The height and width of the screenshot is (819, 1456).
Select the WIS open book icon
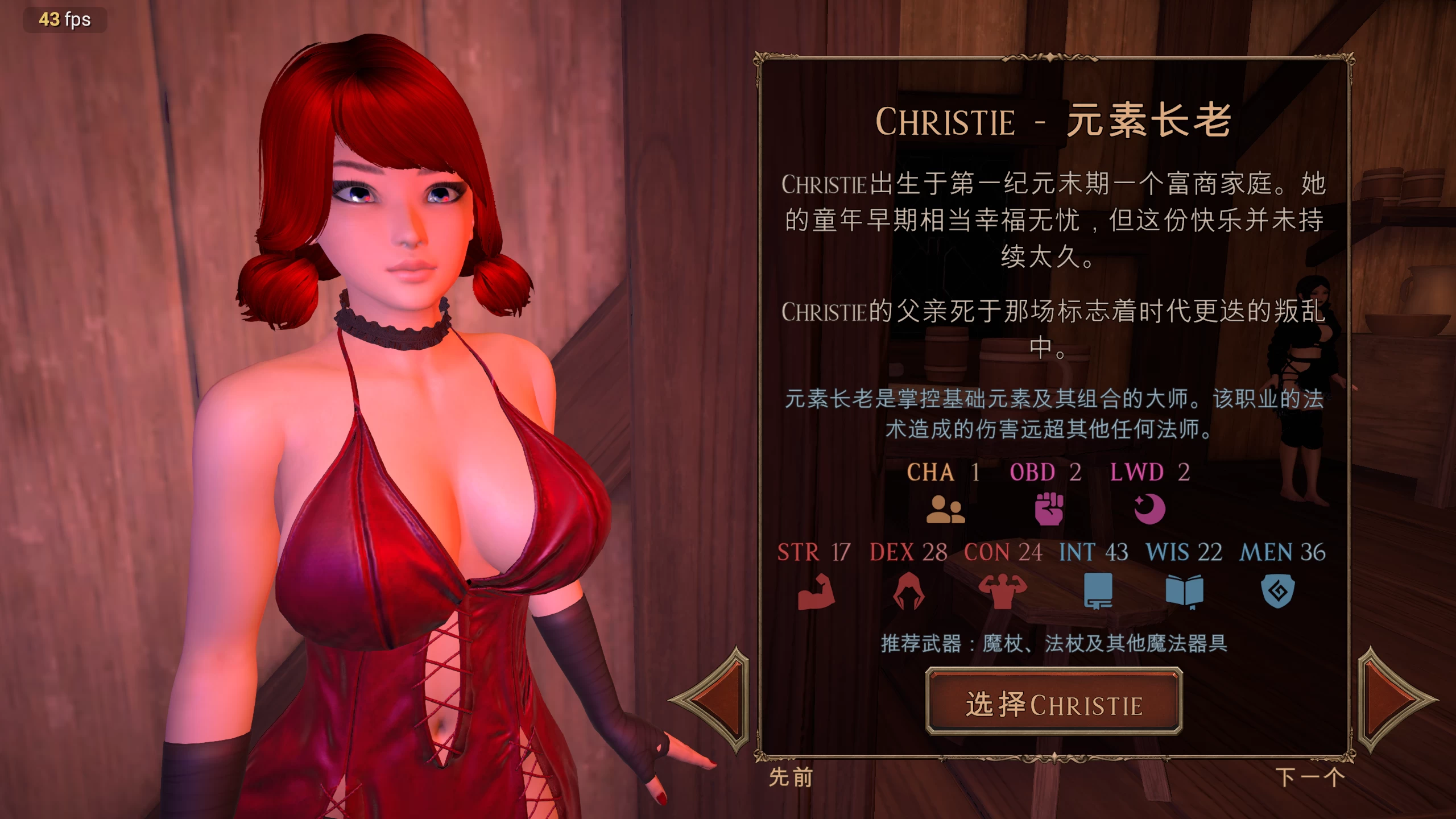1184,591
